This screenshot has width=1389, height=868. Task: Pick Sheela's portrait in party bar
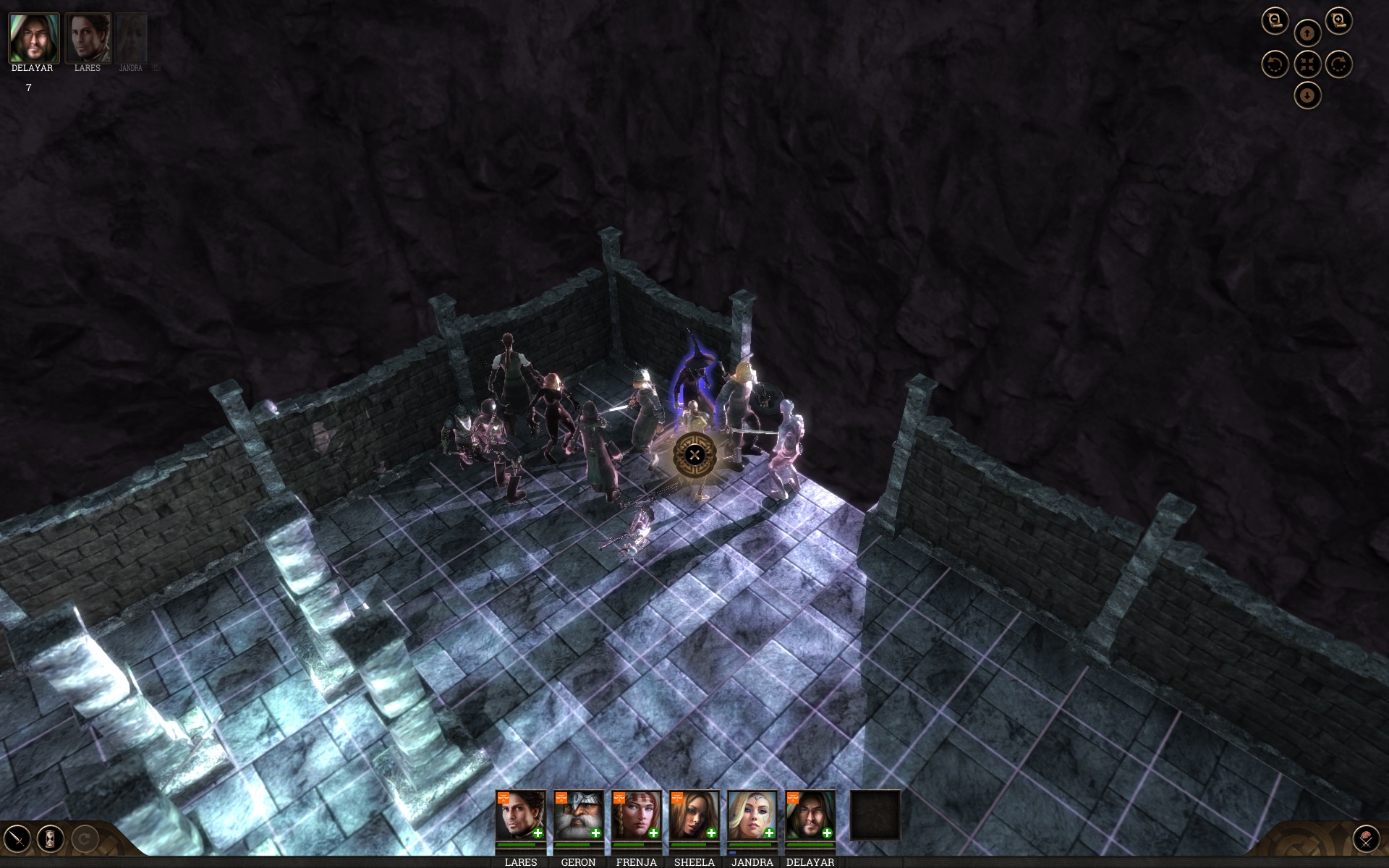[x=694, y=815]
